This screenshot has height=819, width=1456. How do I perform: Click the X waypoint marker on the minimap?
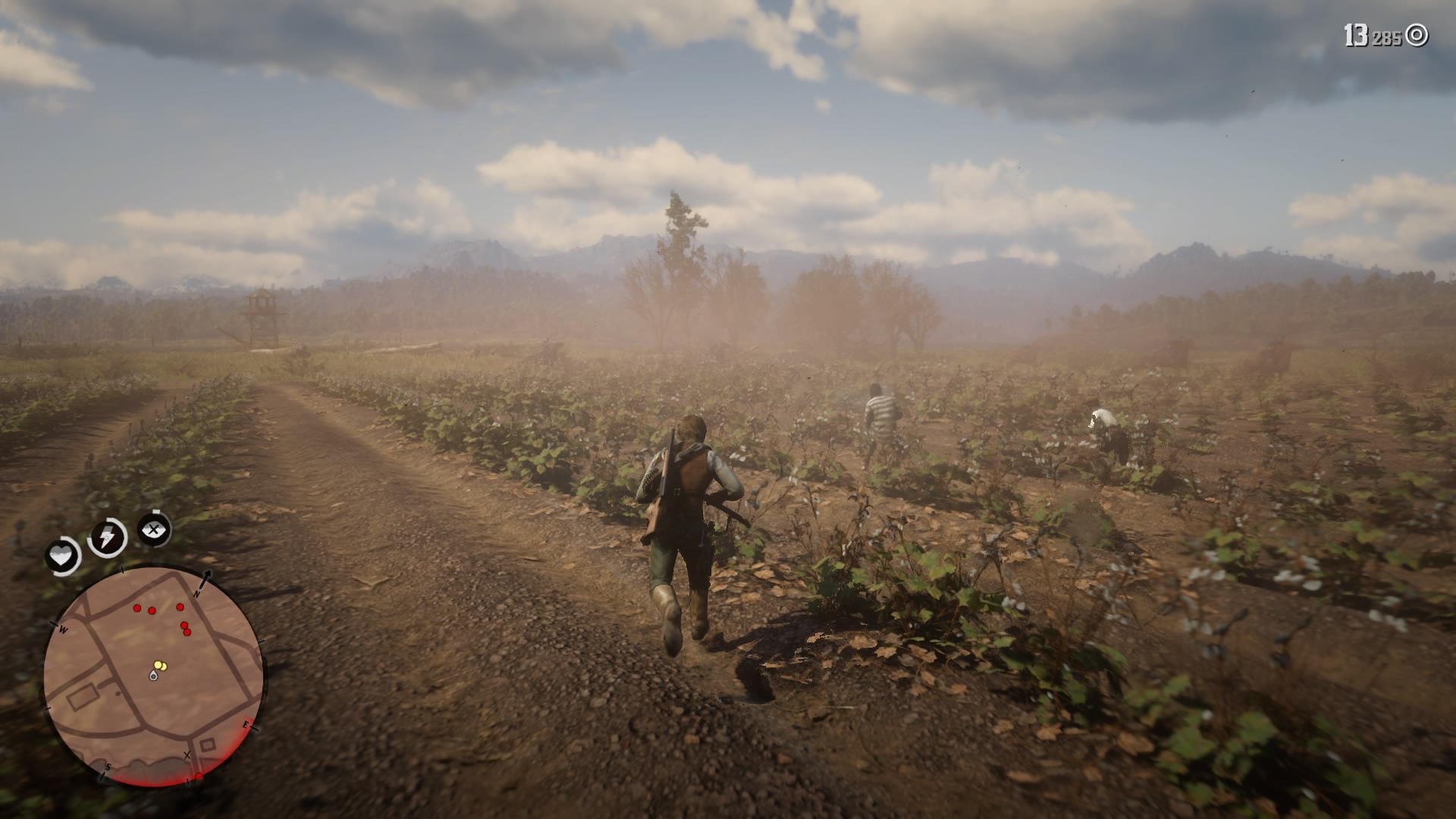(187, 754)
